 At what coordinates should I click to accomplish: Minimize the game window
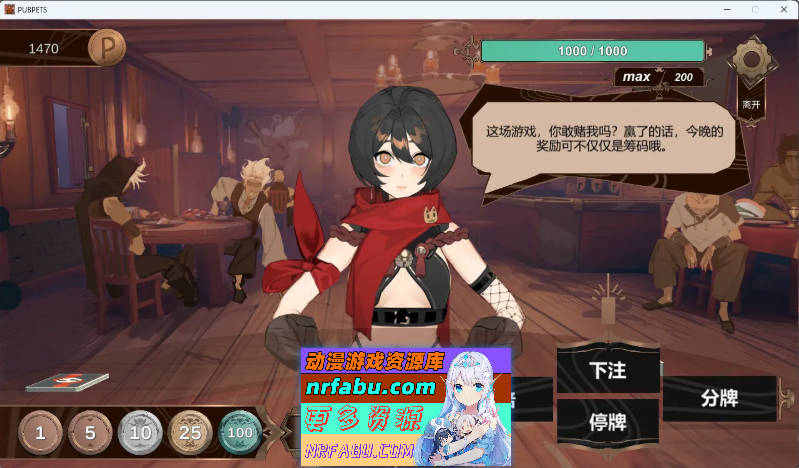click(728, 9)
